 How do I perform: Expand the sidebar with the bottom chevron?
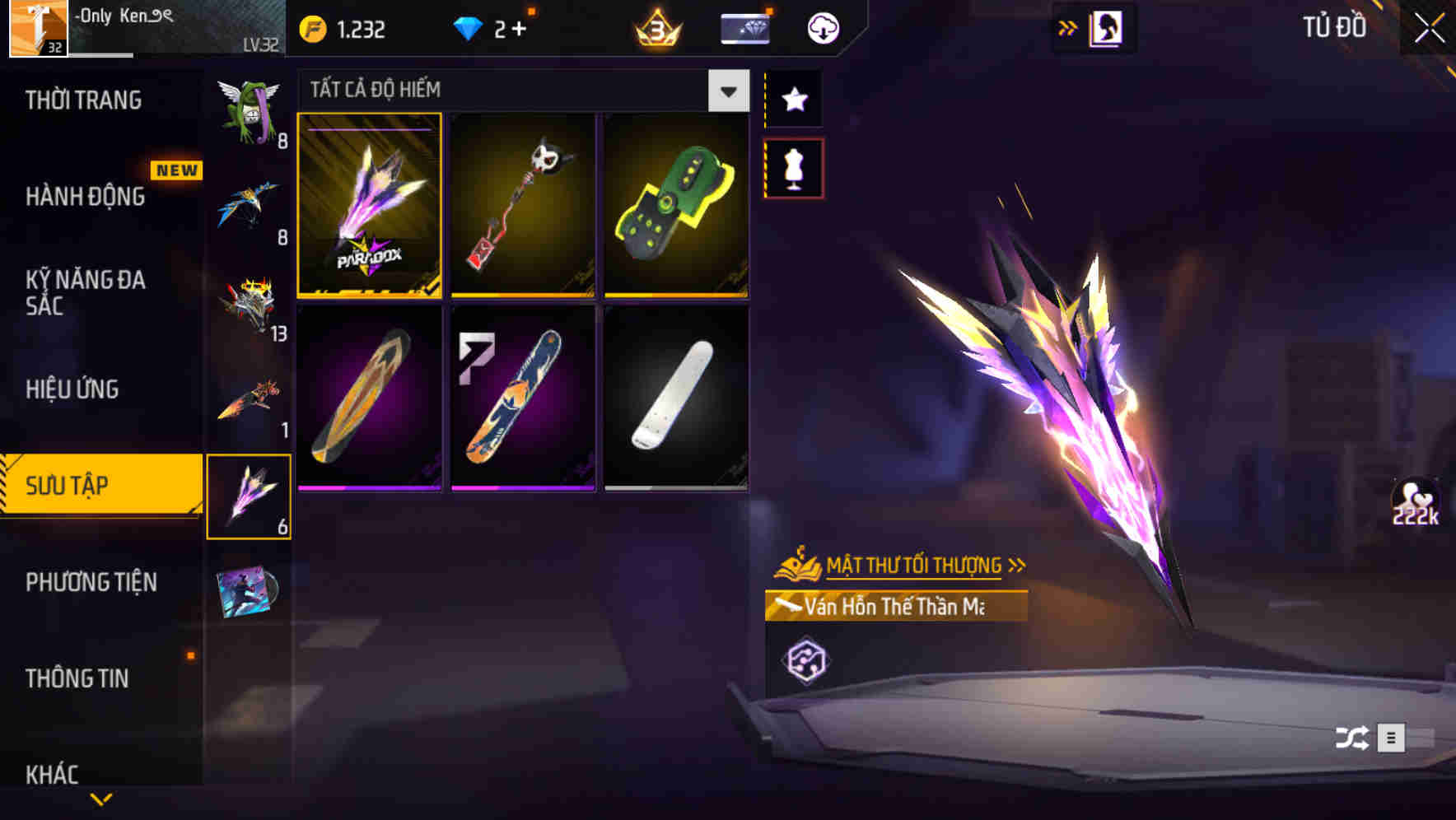(x=101, y=797)
